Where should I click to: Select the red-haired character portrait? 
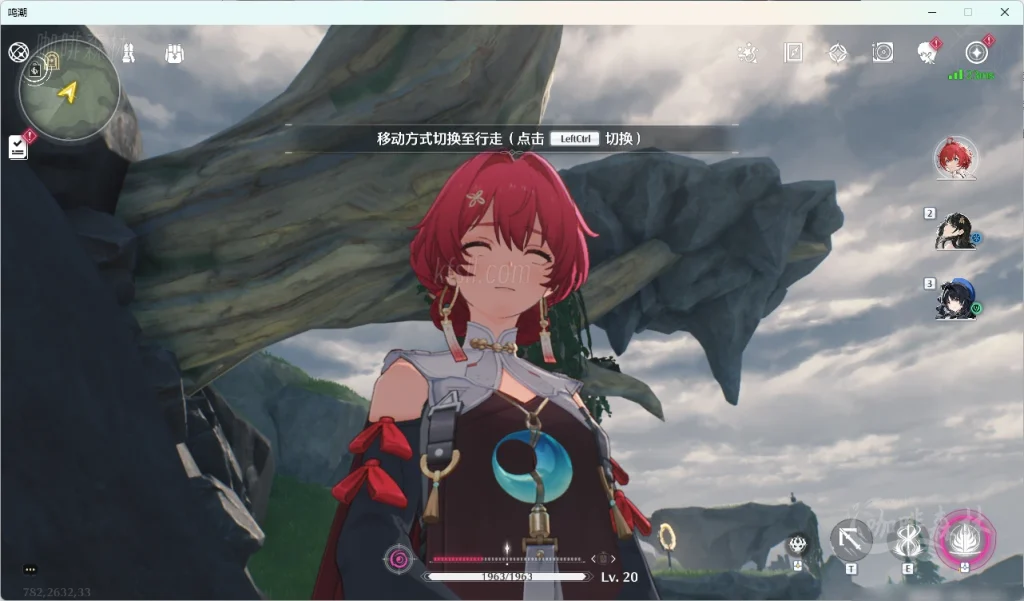tap(955, 158)
